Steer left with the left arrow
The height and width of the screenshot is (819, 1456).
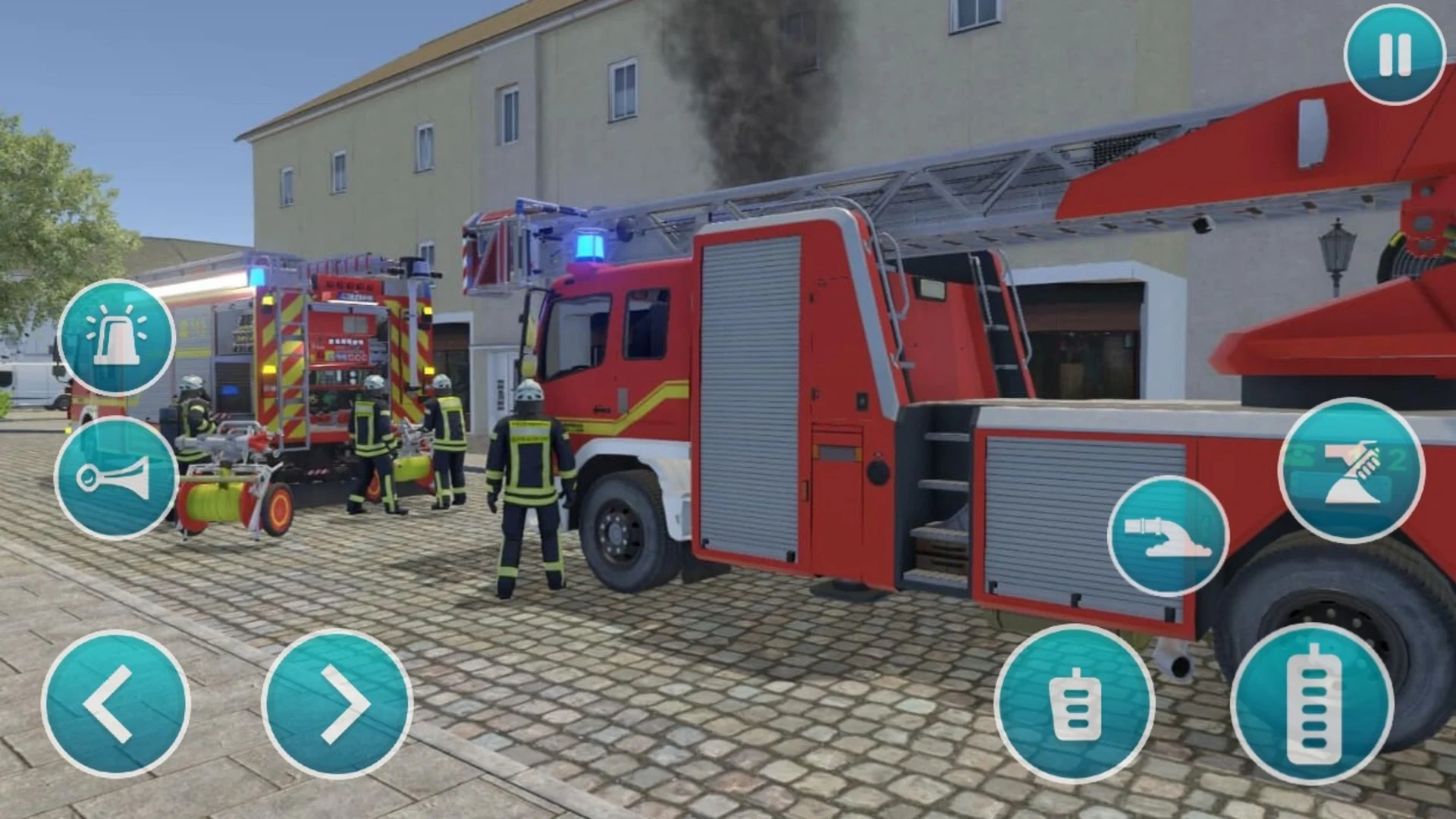tap(115, 703)
